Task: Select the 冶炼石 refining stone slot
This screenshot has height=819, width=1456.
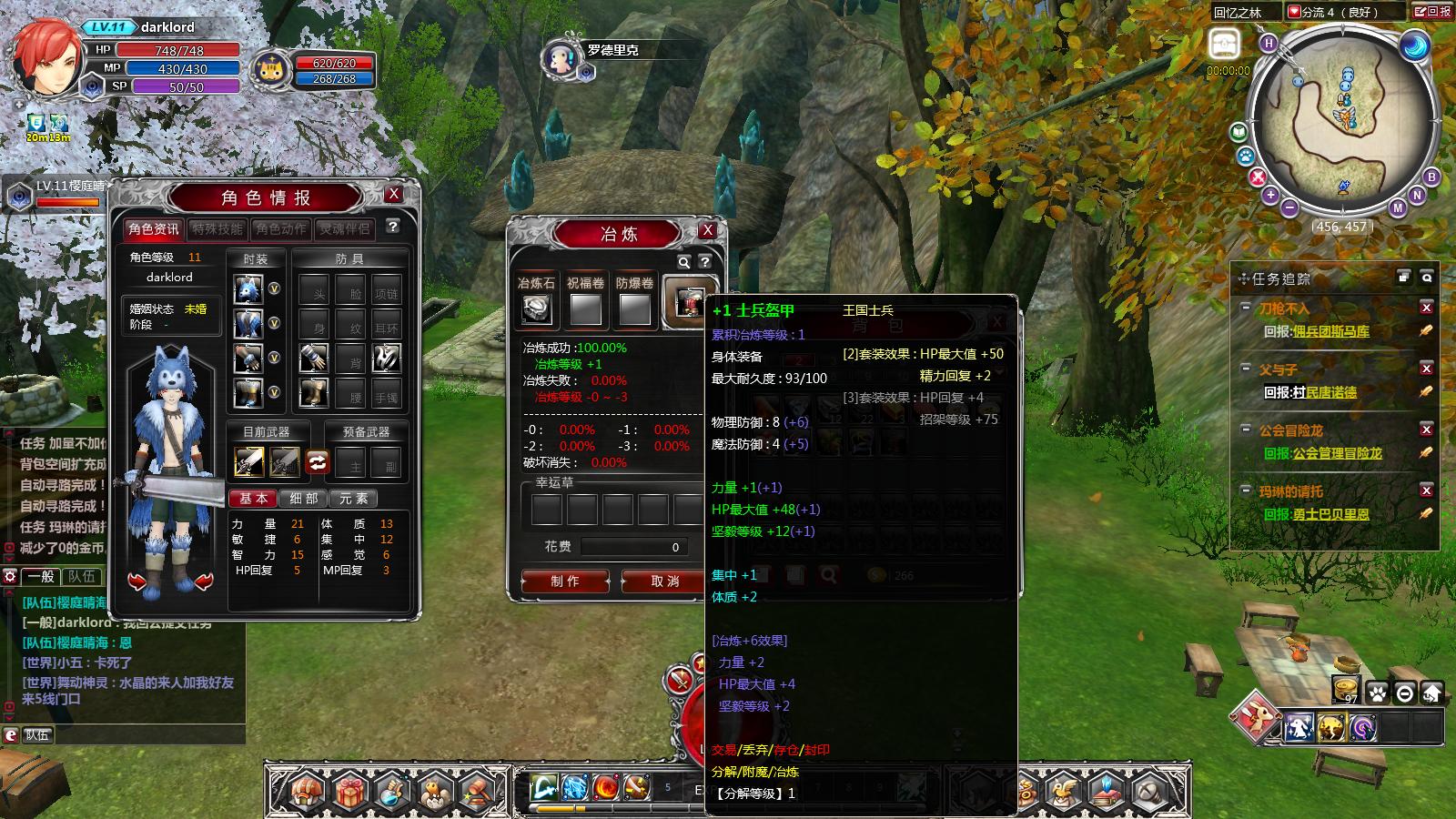Action: 536,309
